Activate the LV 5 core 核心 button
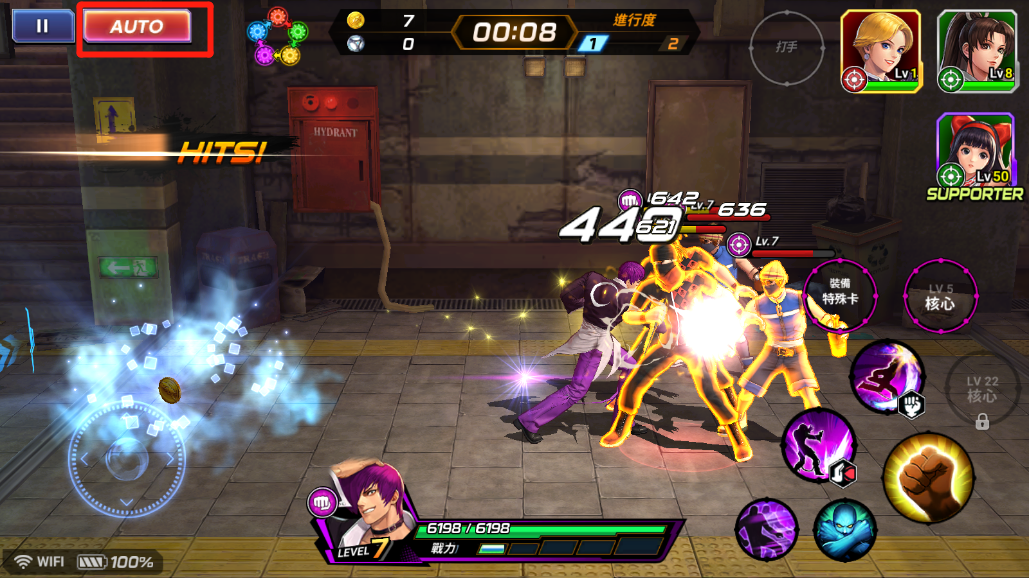This screenshot has width=1029, height=578. click(940, 297)
